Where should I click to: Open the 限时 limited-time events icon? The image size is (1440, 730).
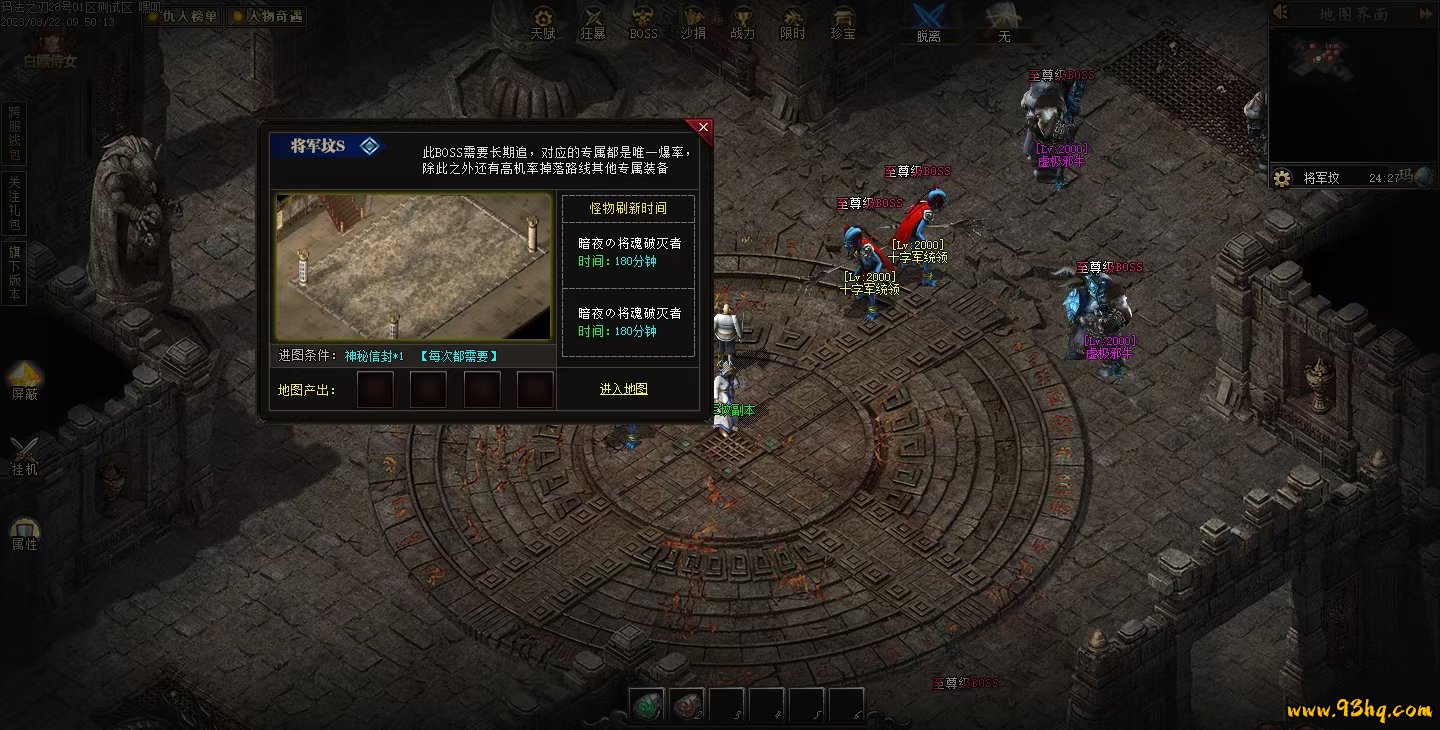pyautogui.click(x=793, y=22)
